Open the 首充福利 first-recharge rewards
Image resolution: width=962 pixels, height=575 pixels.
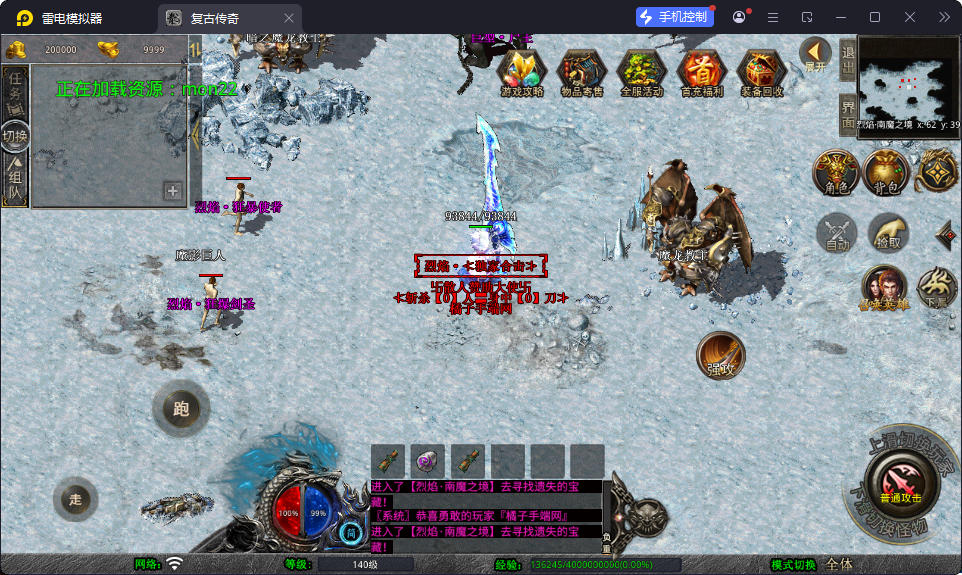point(701,72)
